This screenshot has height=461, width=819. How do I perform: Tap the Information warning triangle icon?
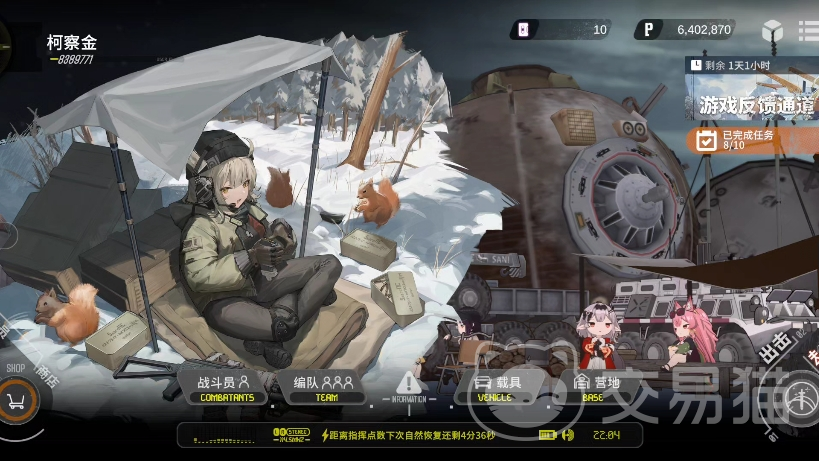click(408, 384)
